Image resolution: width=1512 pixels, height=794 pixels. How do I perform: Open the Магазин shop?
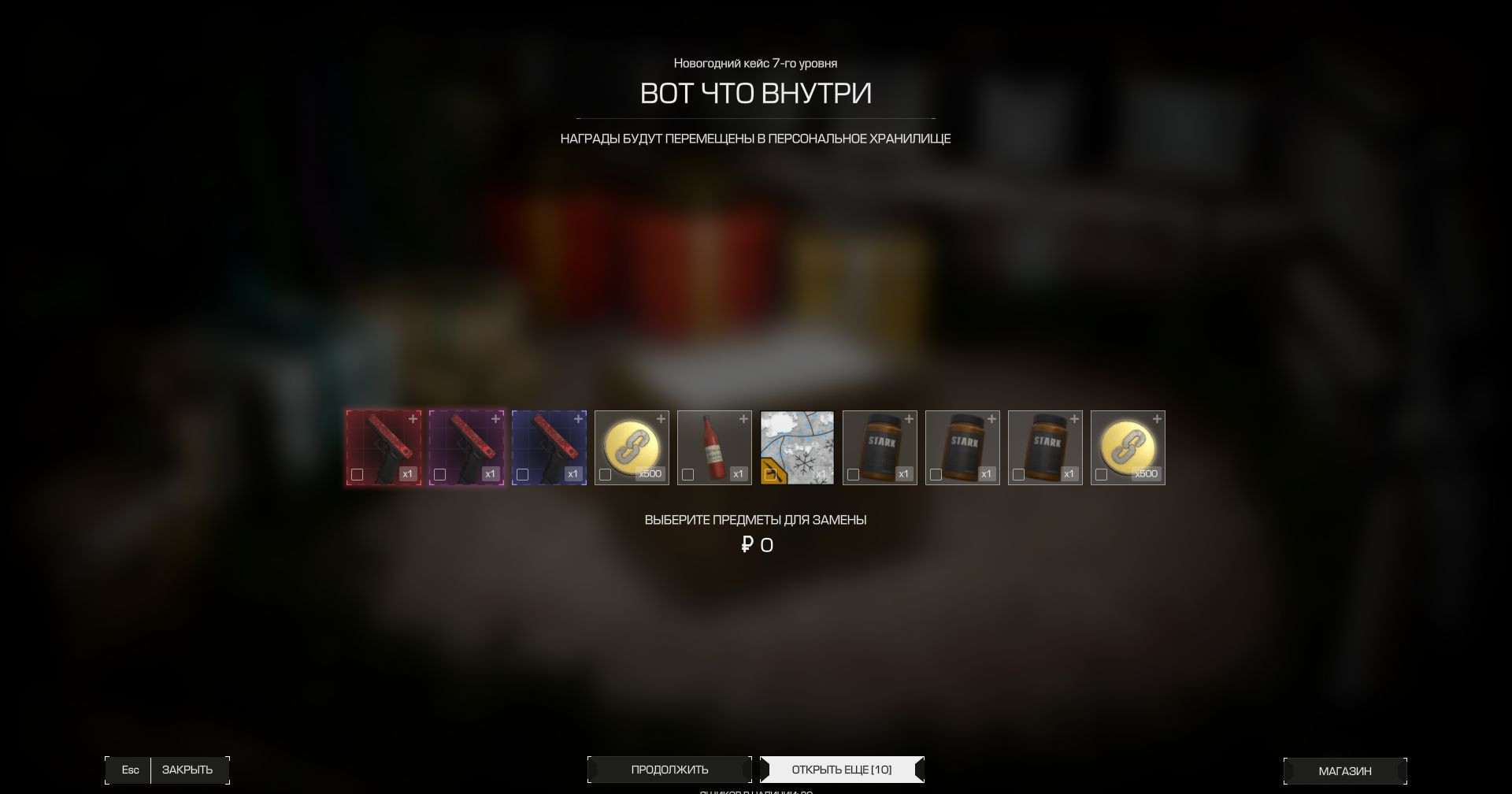point(1344,771)
